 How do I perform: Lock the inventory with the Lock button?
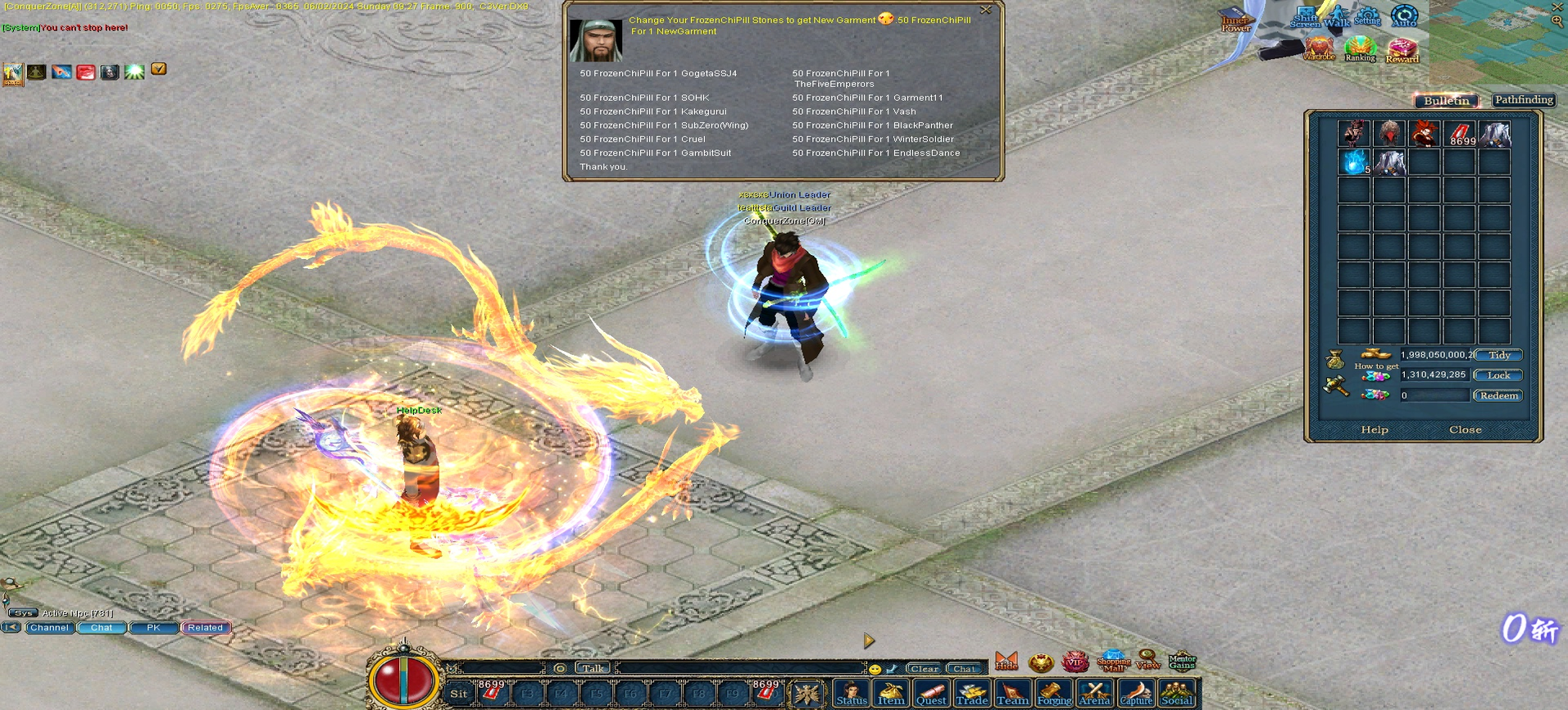tap(1498, 375)
